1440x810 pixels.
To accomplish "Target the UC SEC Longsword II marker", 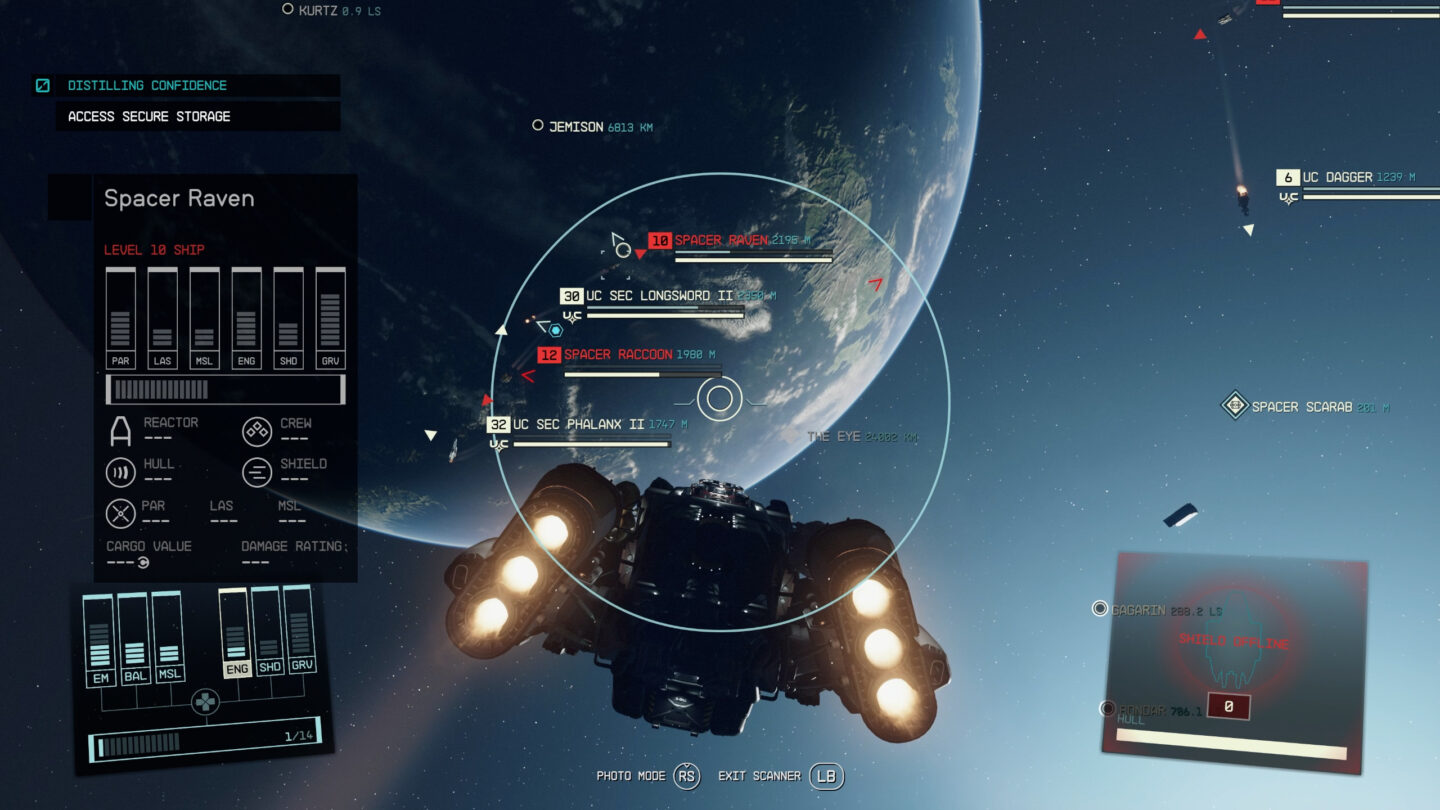I will click(x=660, y=296).
